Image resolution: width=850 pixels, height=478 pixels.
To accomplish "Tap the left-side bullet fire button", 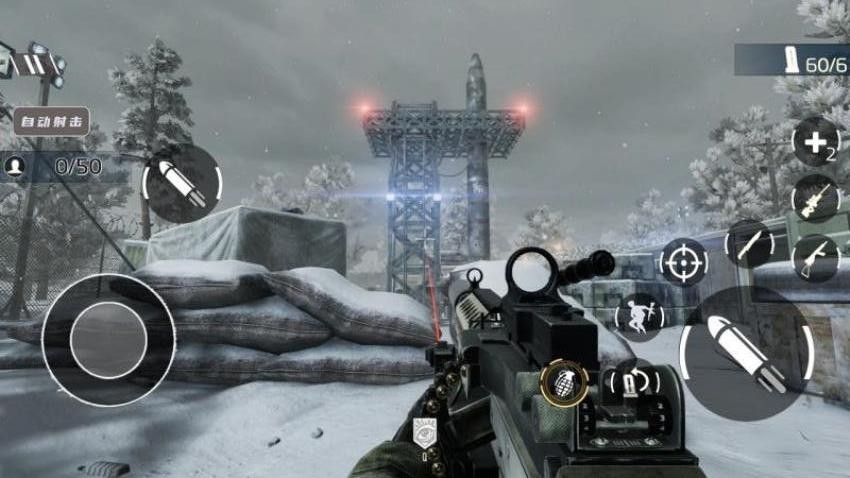I will click(184, 183).
